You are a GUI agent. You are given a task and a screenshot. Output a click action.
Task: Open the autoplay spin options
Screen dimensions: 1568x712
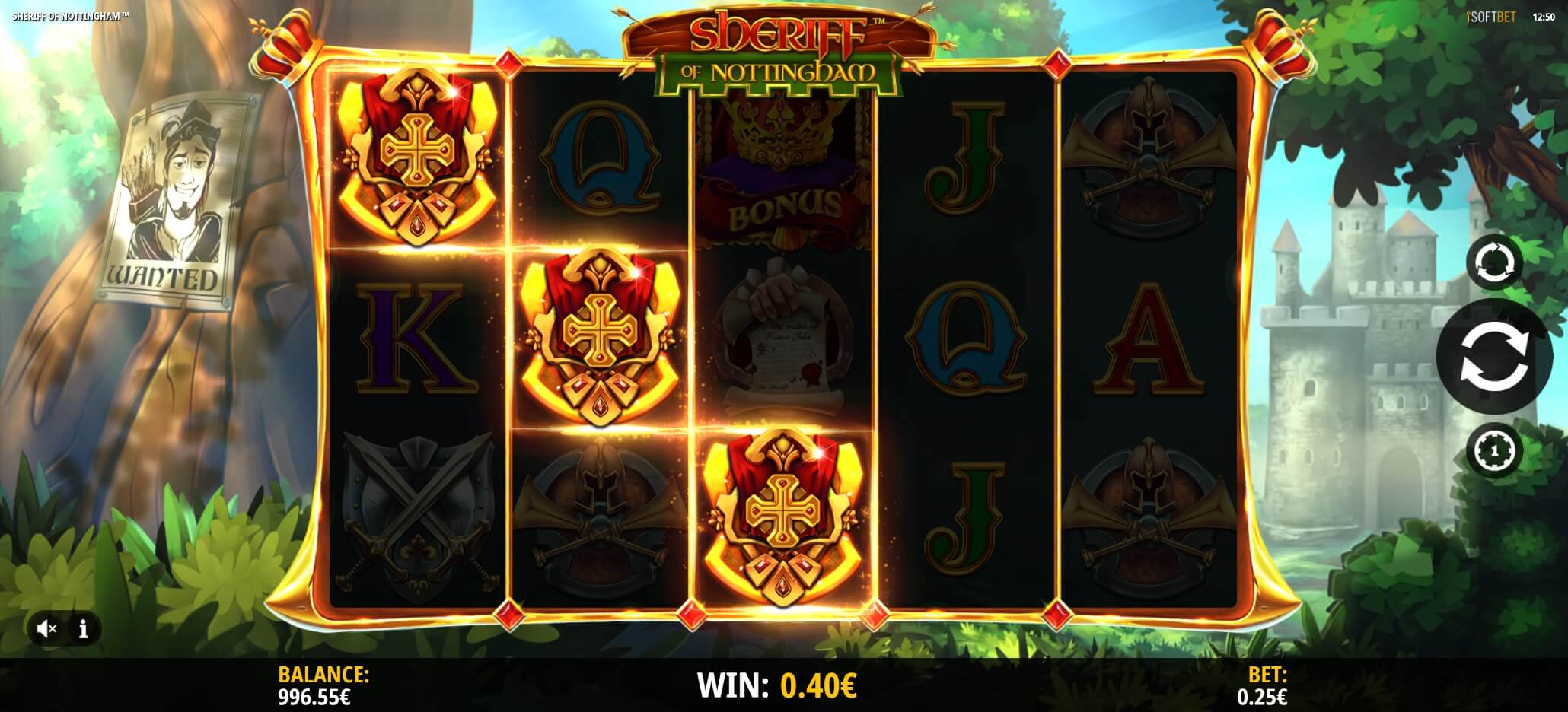coord(1493,263)
